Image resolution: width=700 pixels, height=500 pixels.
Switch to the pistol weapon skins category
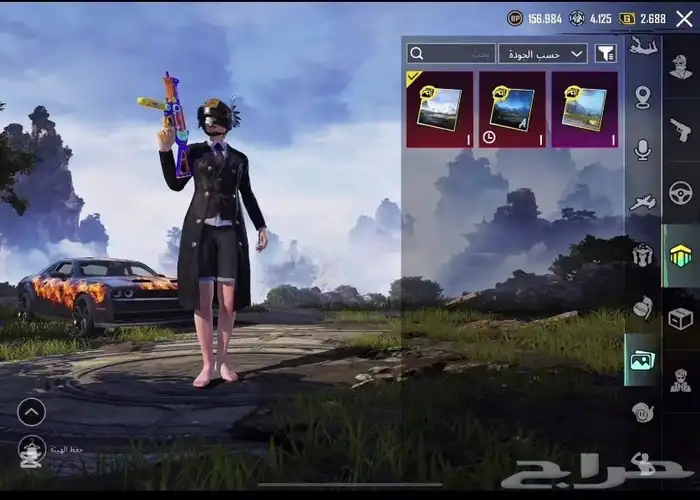pyautogui.click(x=681, y=130)
